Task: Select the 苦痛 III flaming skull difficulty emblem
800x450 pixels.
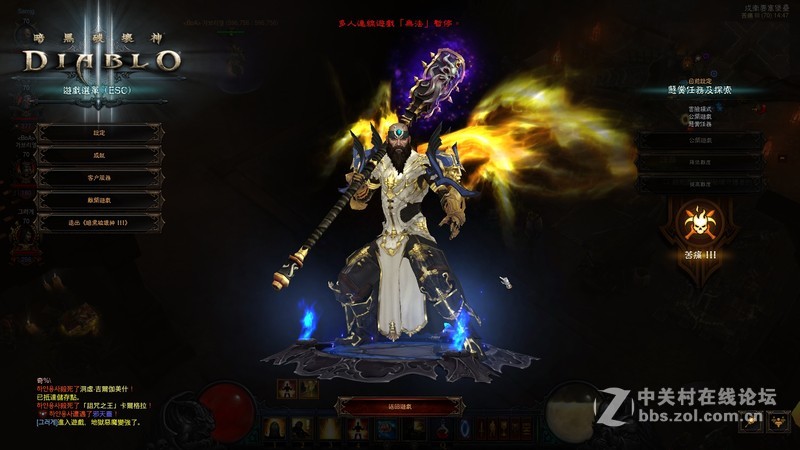Action: pyautogui.click(x=699, y=224)
